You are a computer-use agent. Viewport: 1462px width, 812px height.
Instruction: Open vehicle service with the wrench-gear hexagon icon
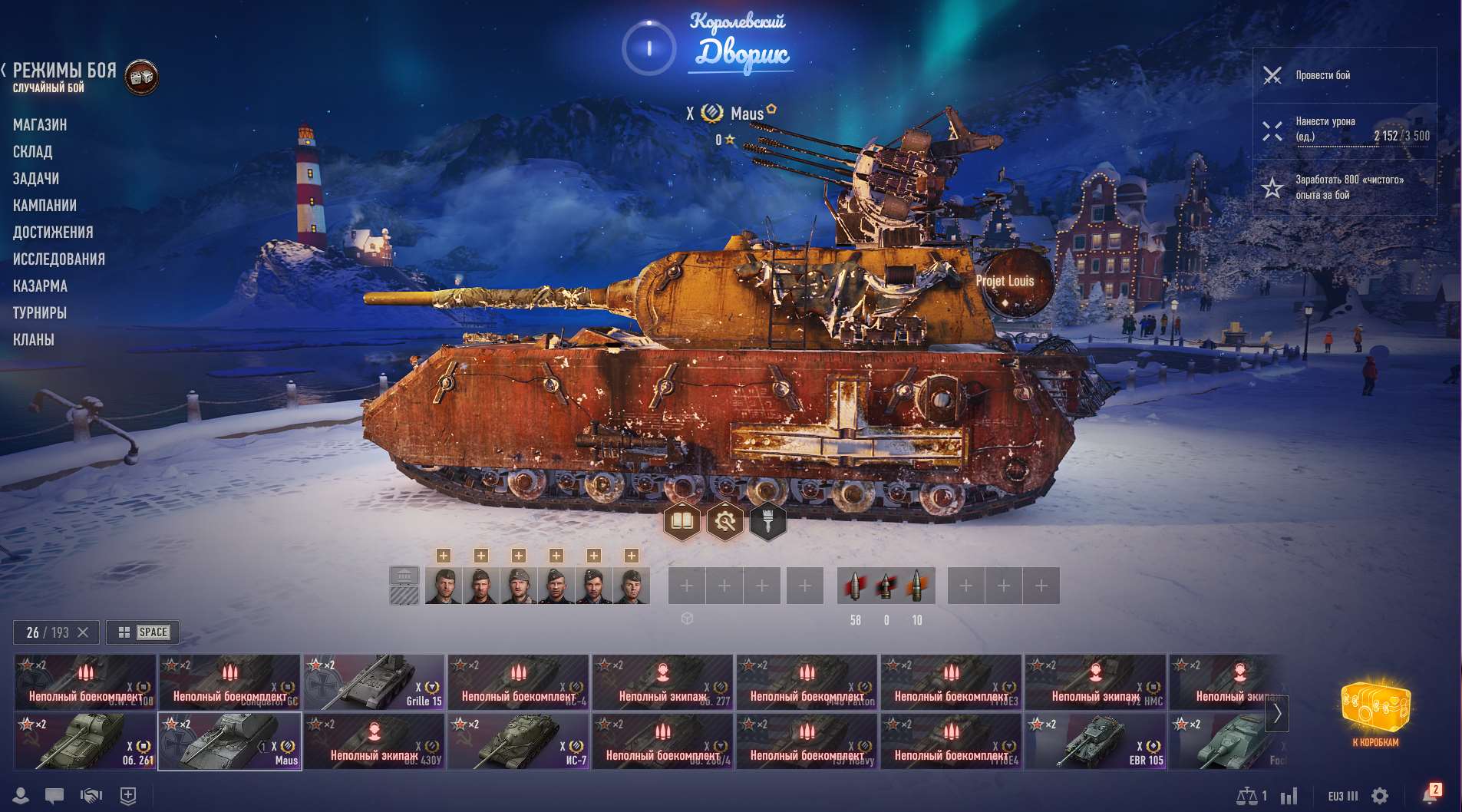[x=726, y=520]
